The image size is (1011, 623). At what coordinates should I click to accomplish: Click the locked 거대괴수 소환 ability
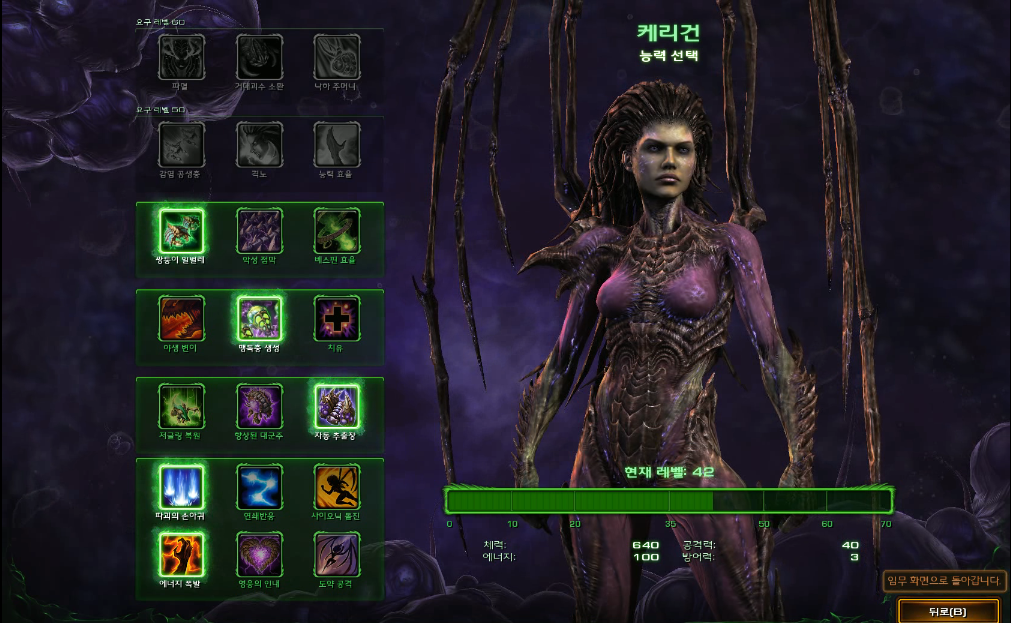point(259,57)
